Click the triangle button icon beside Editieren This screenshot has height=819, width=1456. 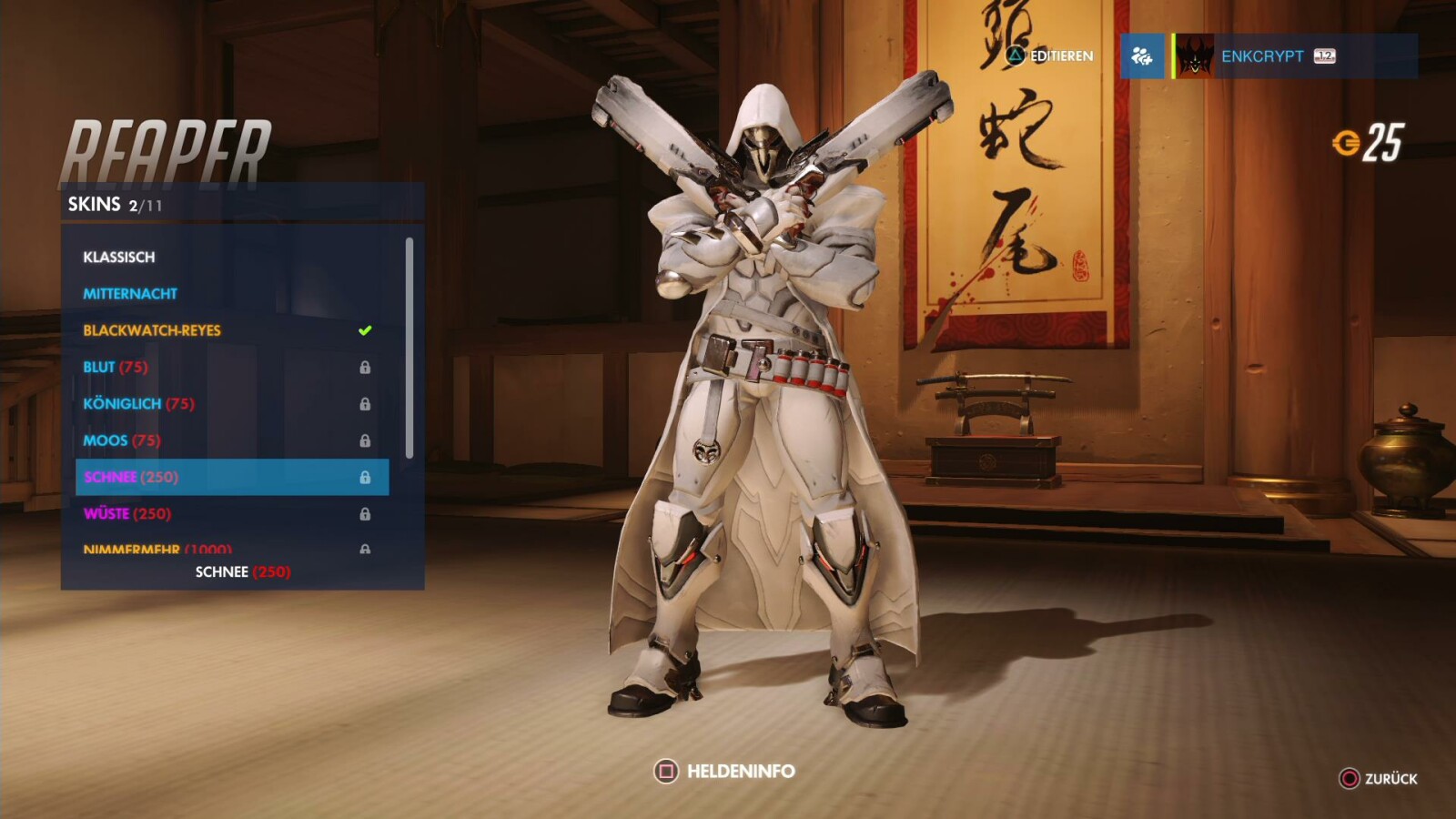1017,56
